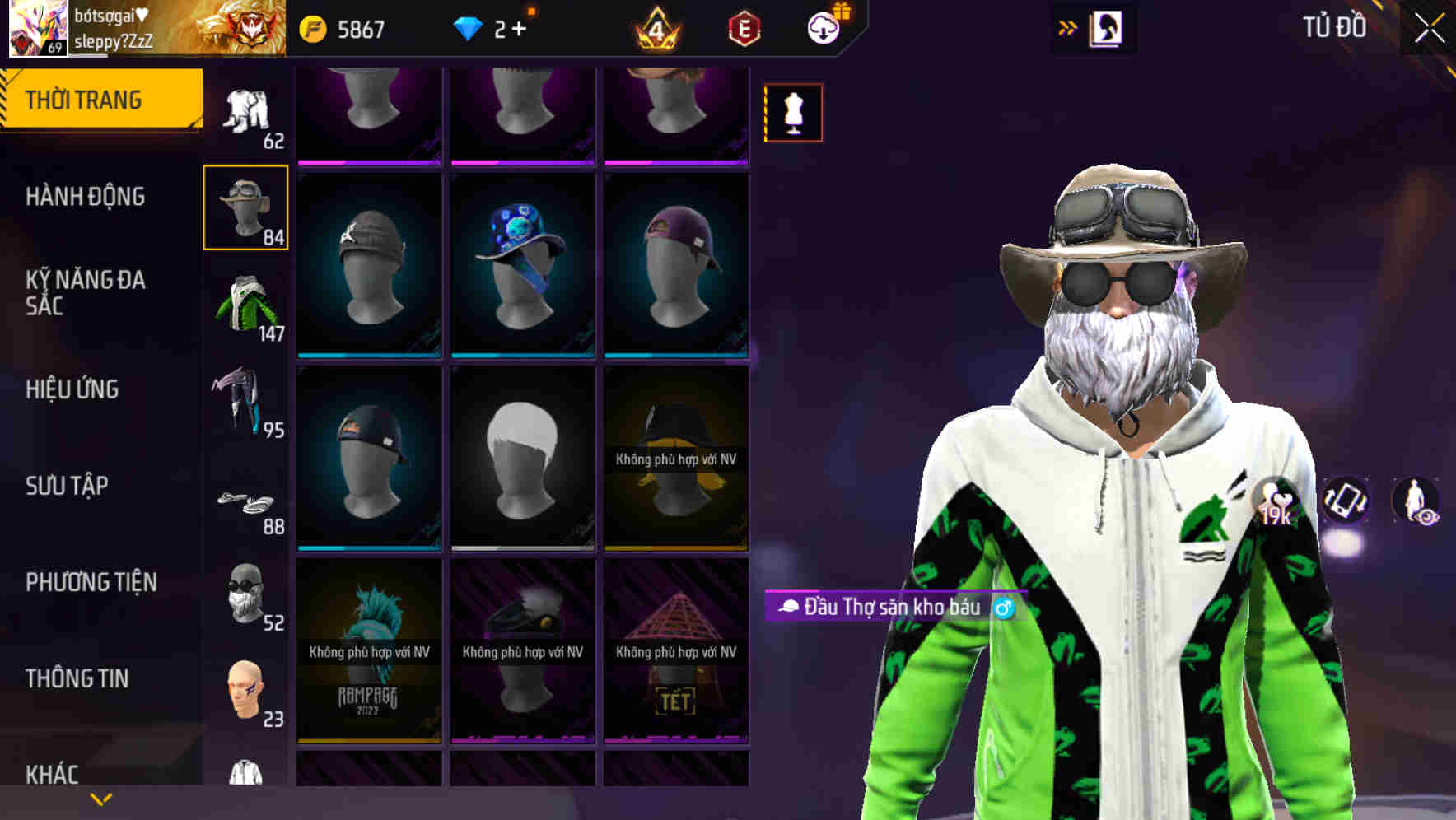Open the cloud gift download icon

824,27
